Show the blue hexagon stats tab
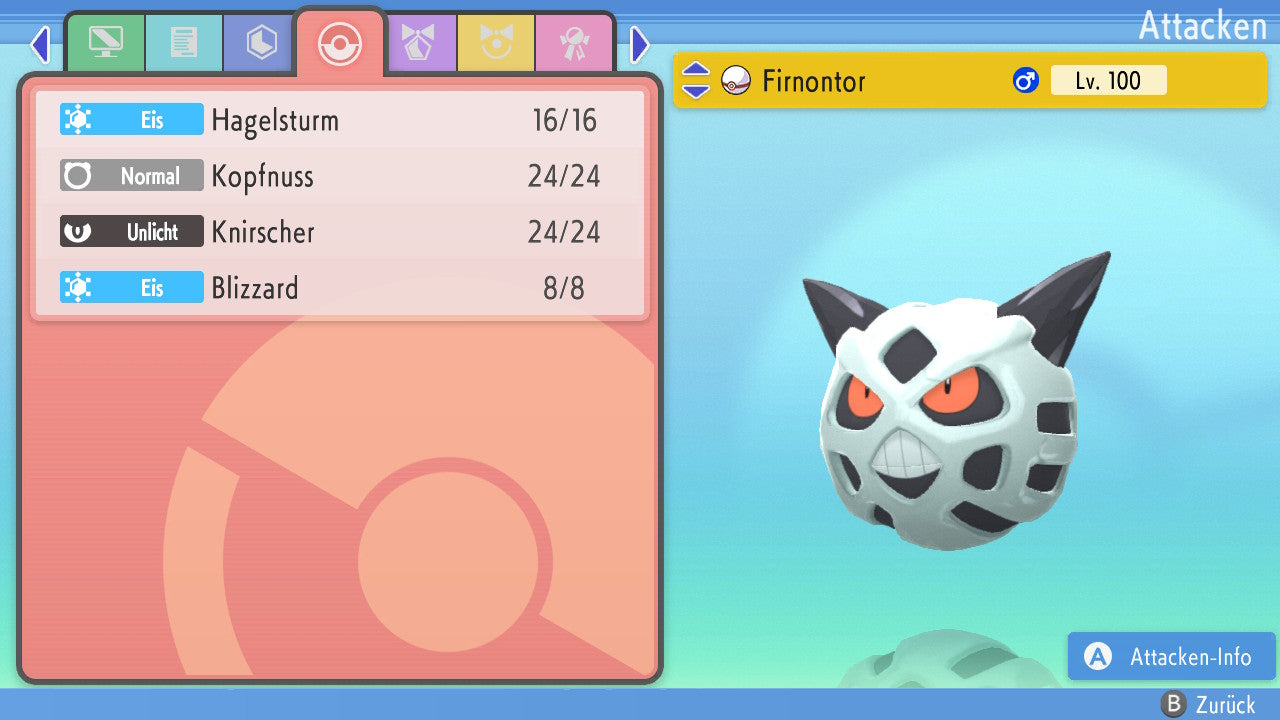This screenshot has height=720, width=1280. pos(261,43)
